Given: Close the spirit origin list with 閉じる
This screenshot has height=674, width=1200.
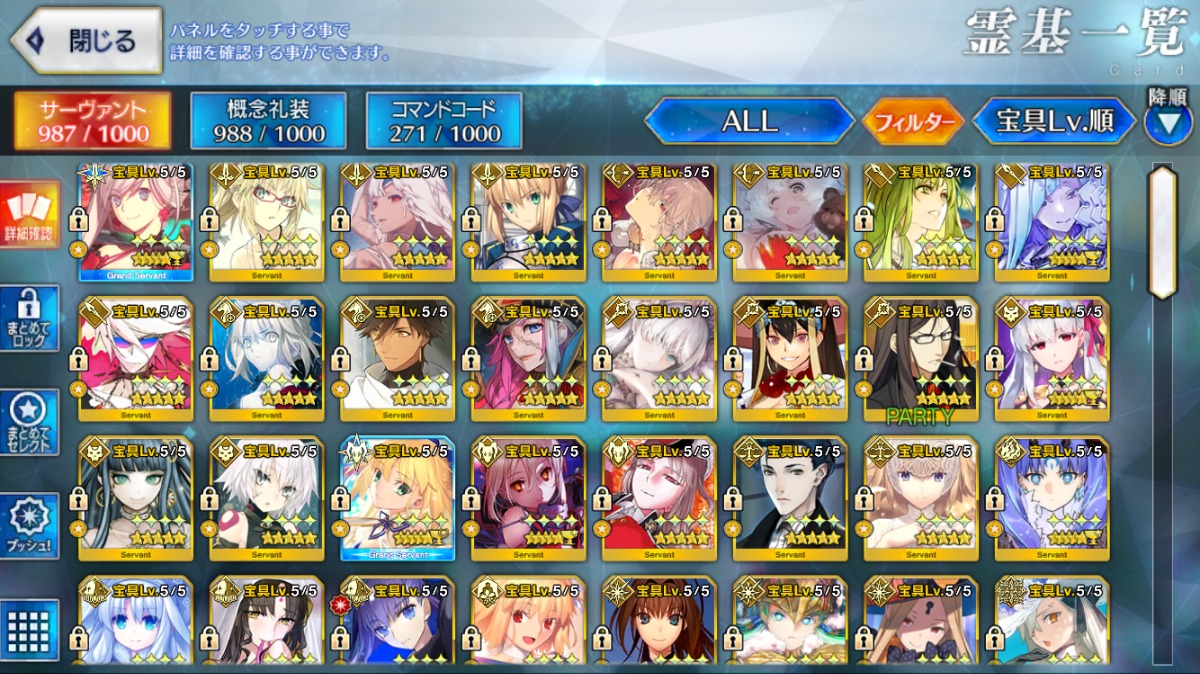Looking at the screenshot, I should pos(86,41).
